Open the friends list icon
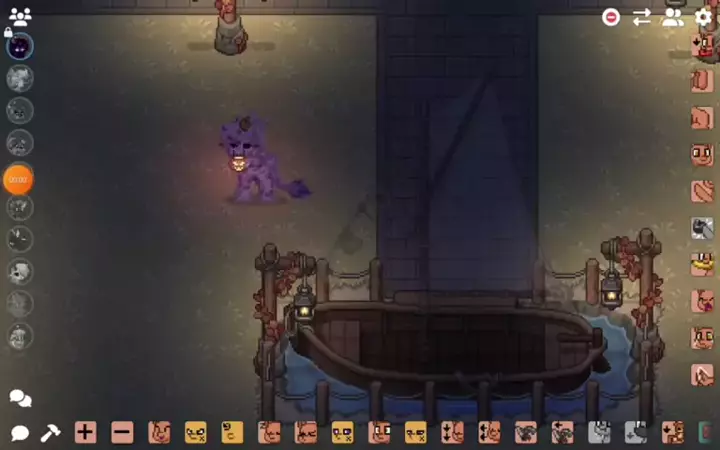The width and height of the screenshot is (720, 450). pyautogui.click(x=673, y=17)
